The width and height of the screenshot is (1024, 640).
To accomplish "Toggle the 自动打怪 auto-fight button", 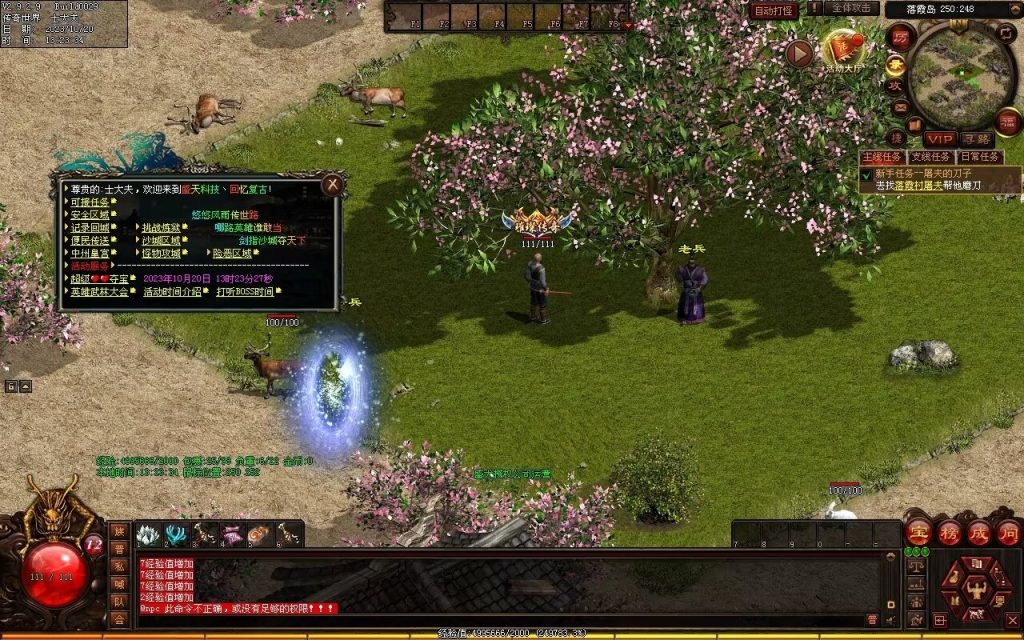I will 774,10.
